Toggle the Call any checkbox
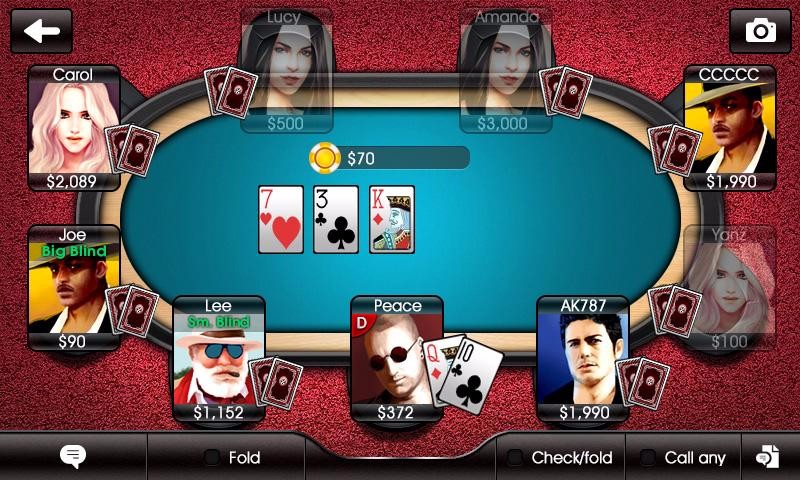Viewport: 800px width, 480px height. pyautogui.click(x=648, y=458)
